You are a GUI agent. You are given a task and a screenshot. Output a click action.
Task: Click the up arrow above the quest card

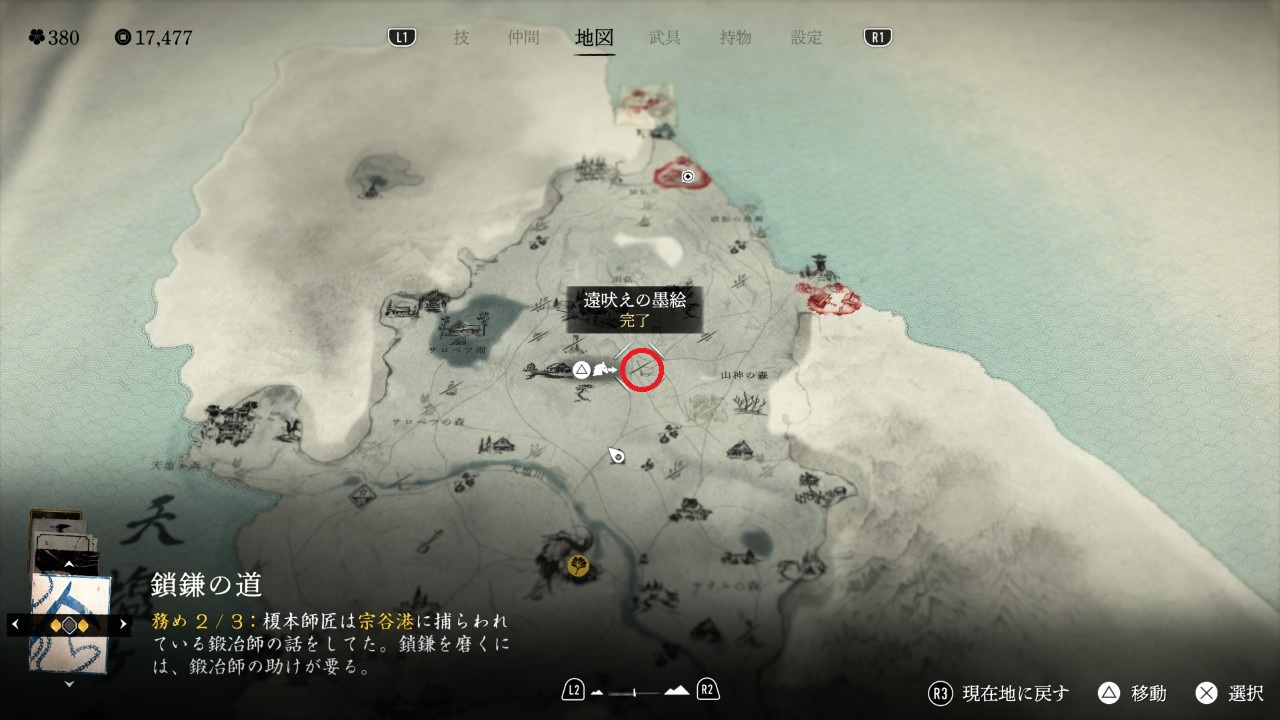(x=69, y=564)
